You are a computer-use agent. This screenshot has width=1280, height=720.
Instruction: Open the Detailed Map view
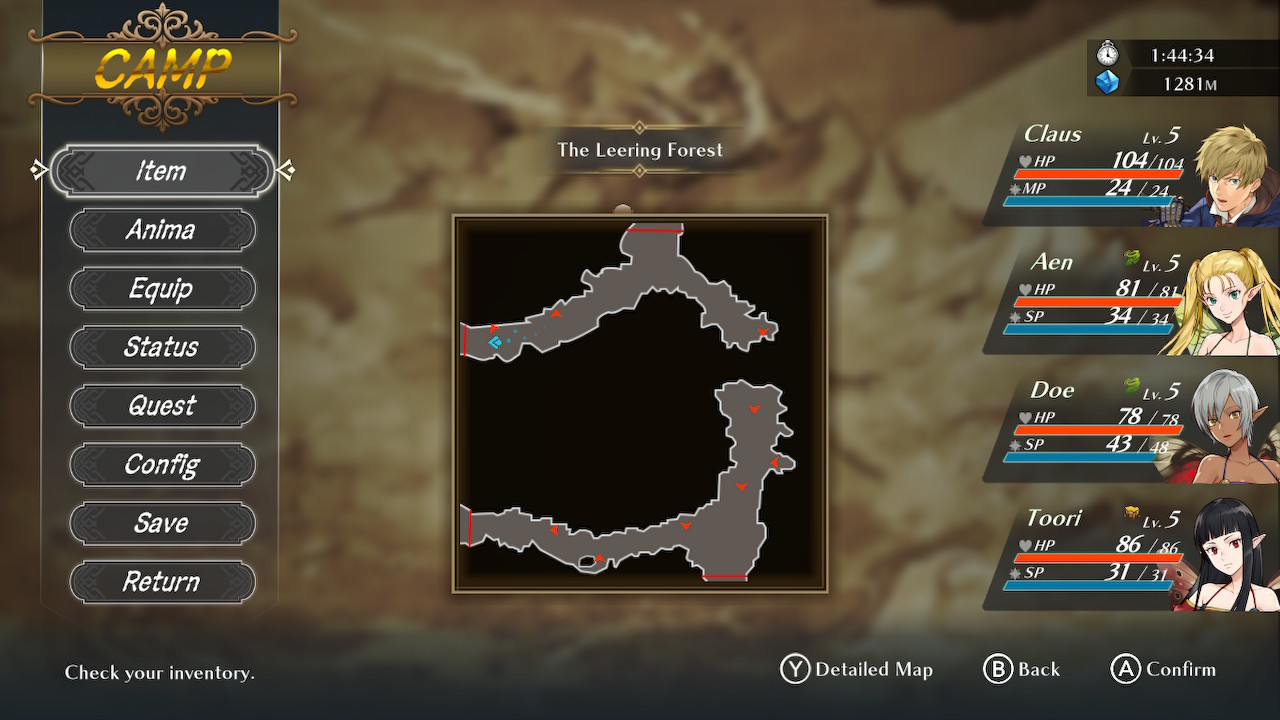point(857,670)
